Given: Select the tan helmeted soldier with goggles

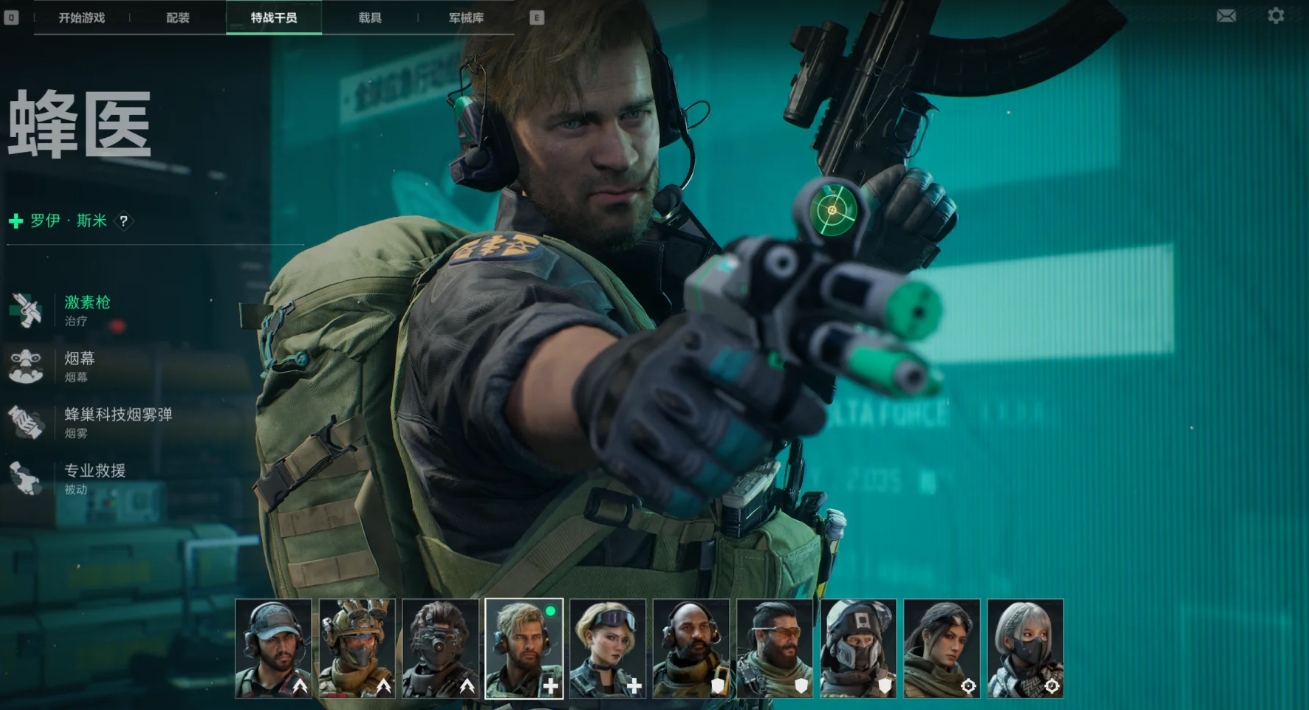Looking at the screenshot, I should (357, 648).
